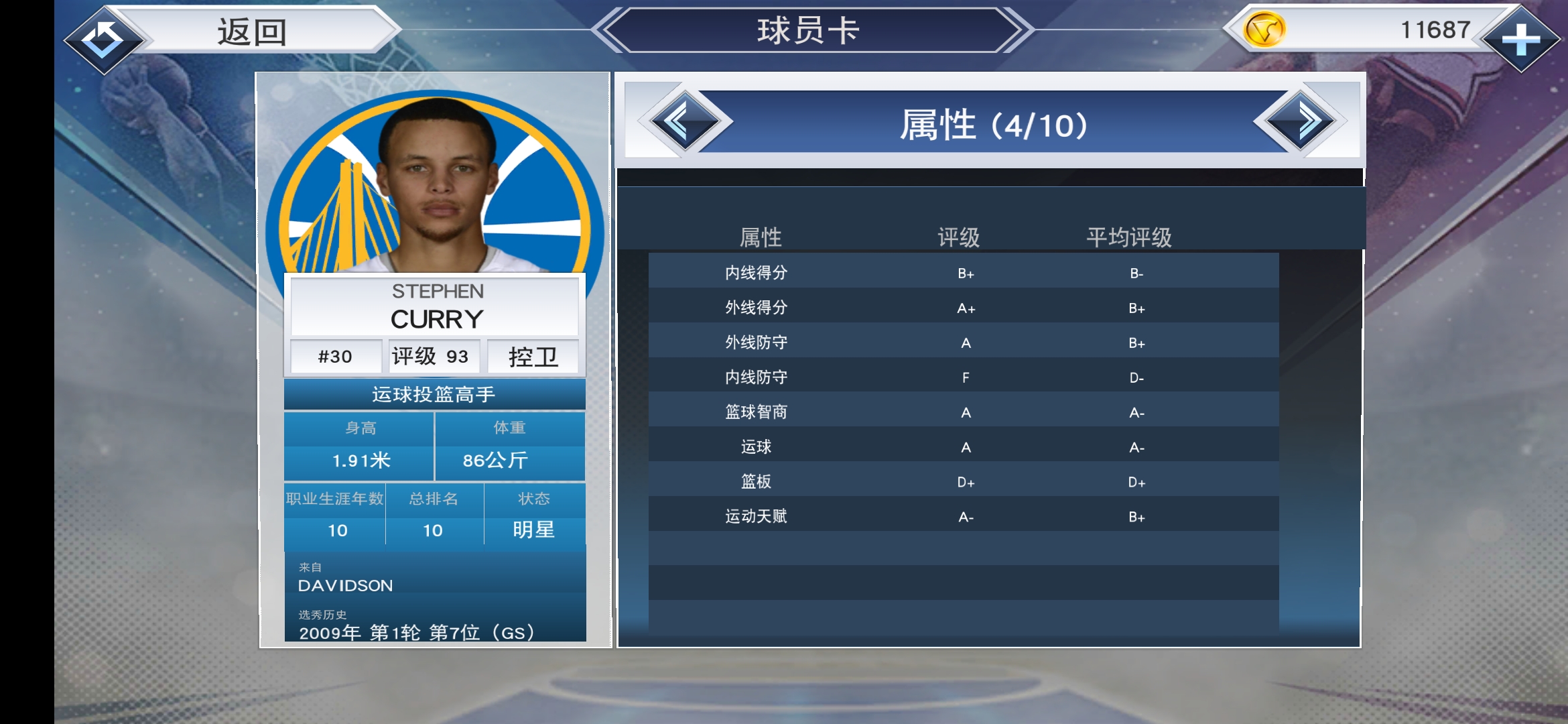Choose the 篮球智商 attribute row

(963, 412)
